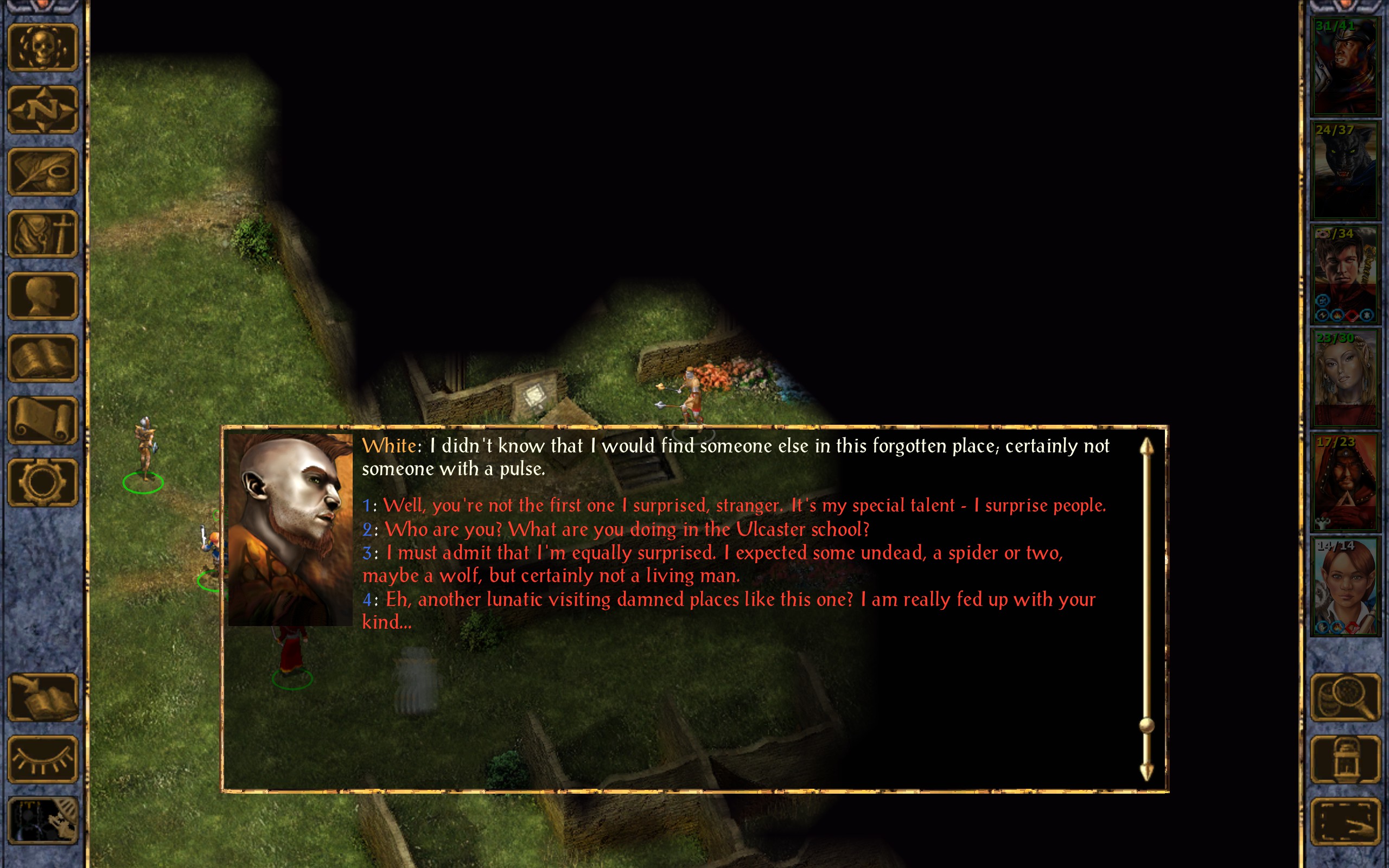Viewport: 1389px width, 868px height.
Task: Open the area map compass button
Action: 42,110
